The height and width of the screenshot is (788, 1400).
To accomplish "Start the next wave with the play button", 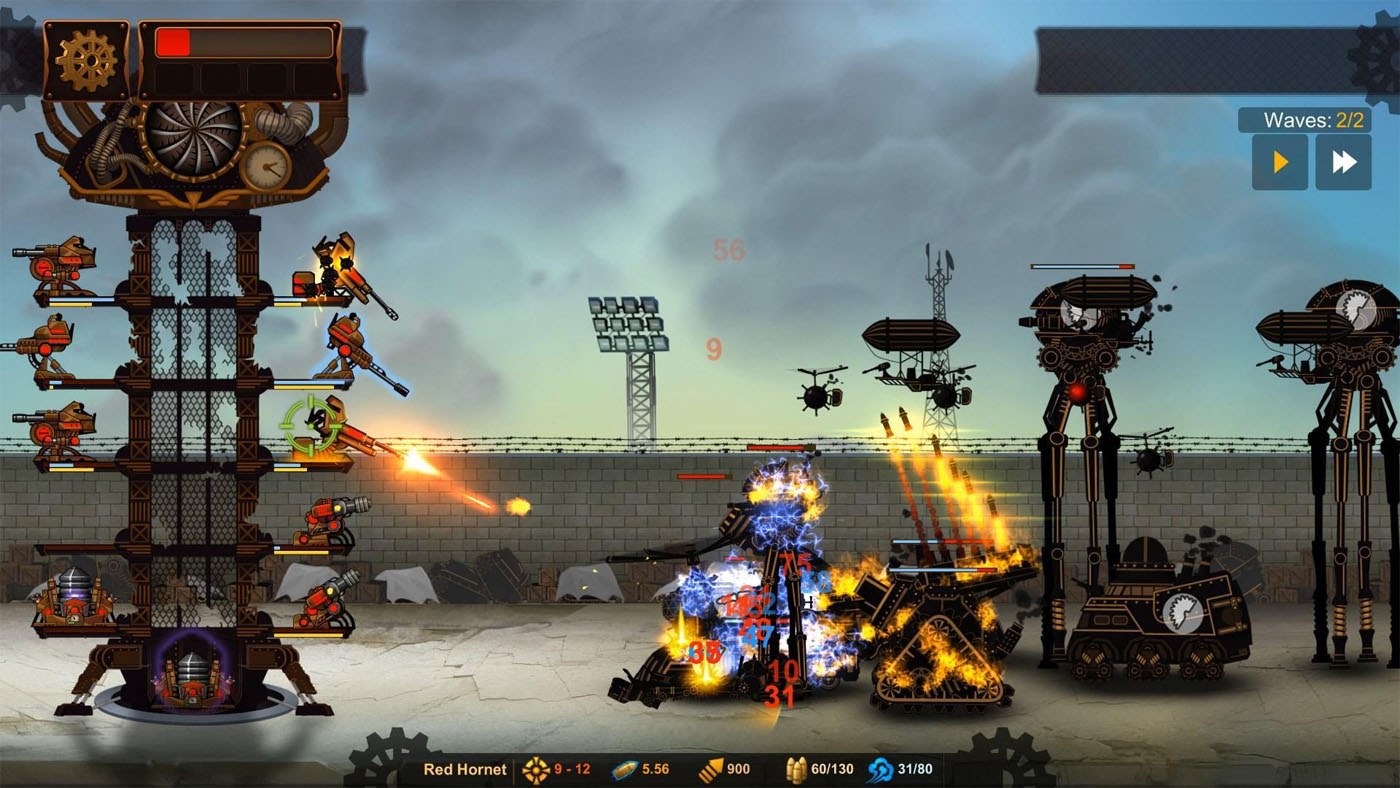I will [1278, 161].
